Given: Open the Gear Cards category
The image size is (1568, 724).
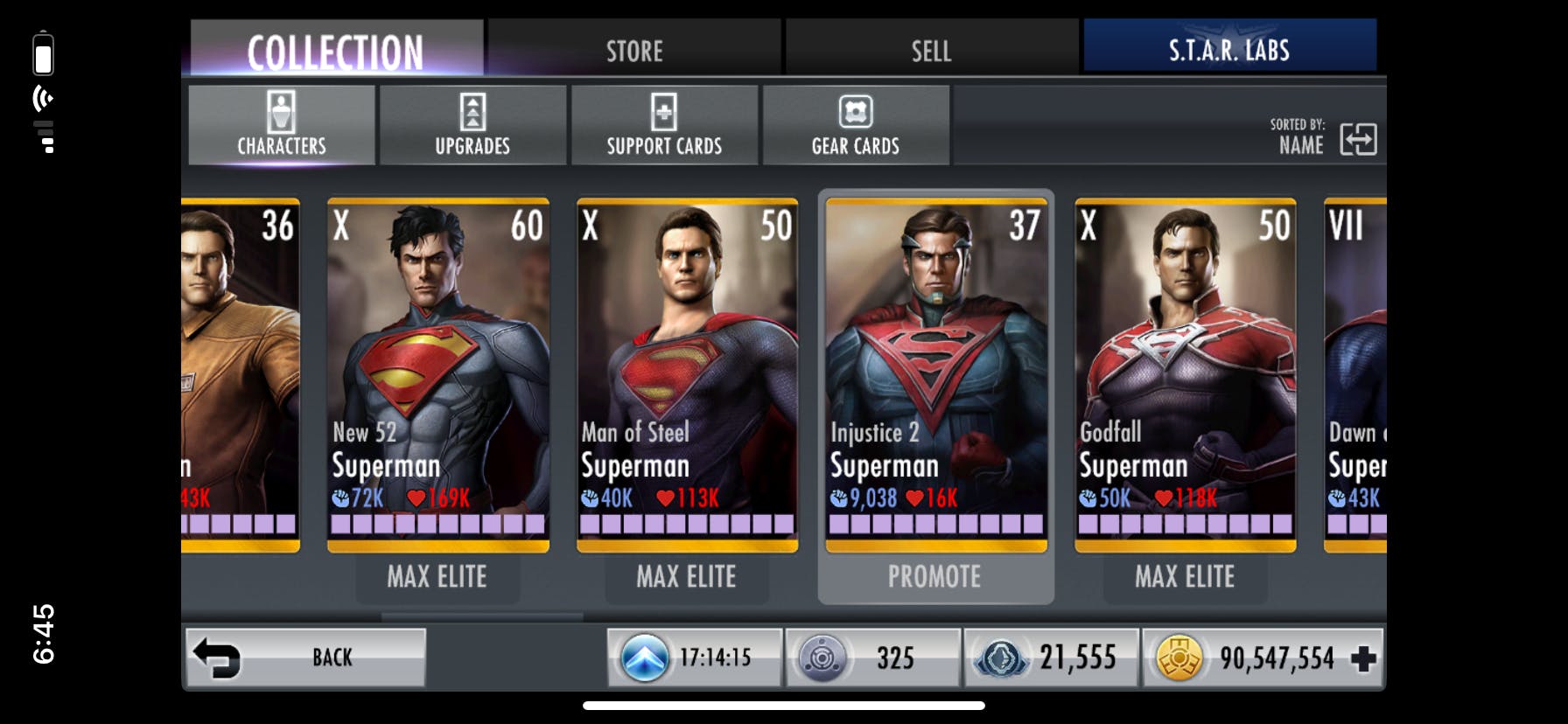Looking at the screenshot, I should click(x=856, y=125).
